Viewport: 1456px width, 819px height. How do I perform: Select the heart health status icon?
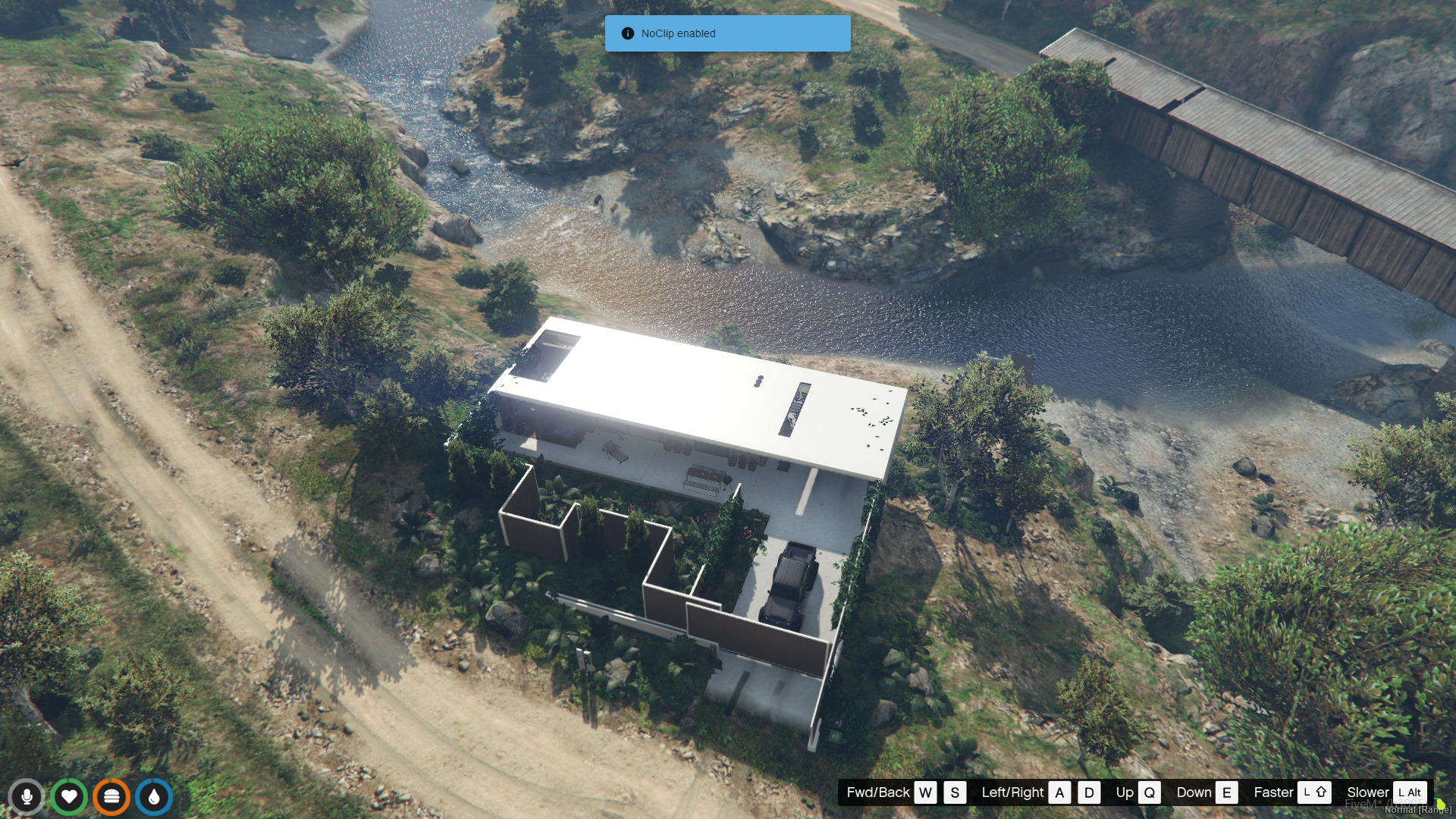(69, 797)
